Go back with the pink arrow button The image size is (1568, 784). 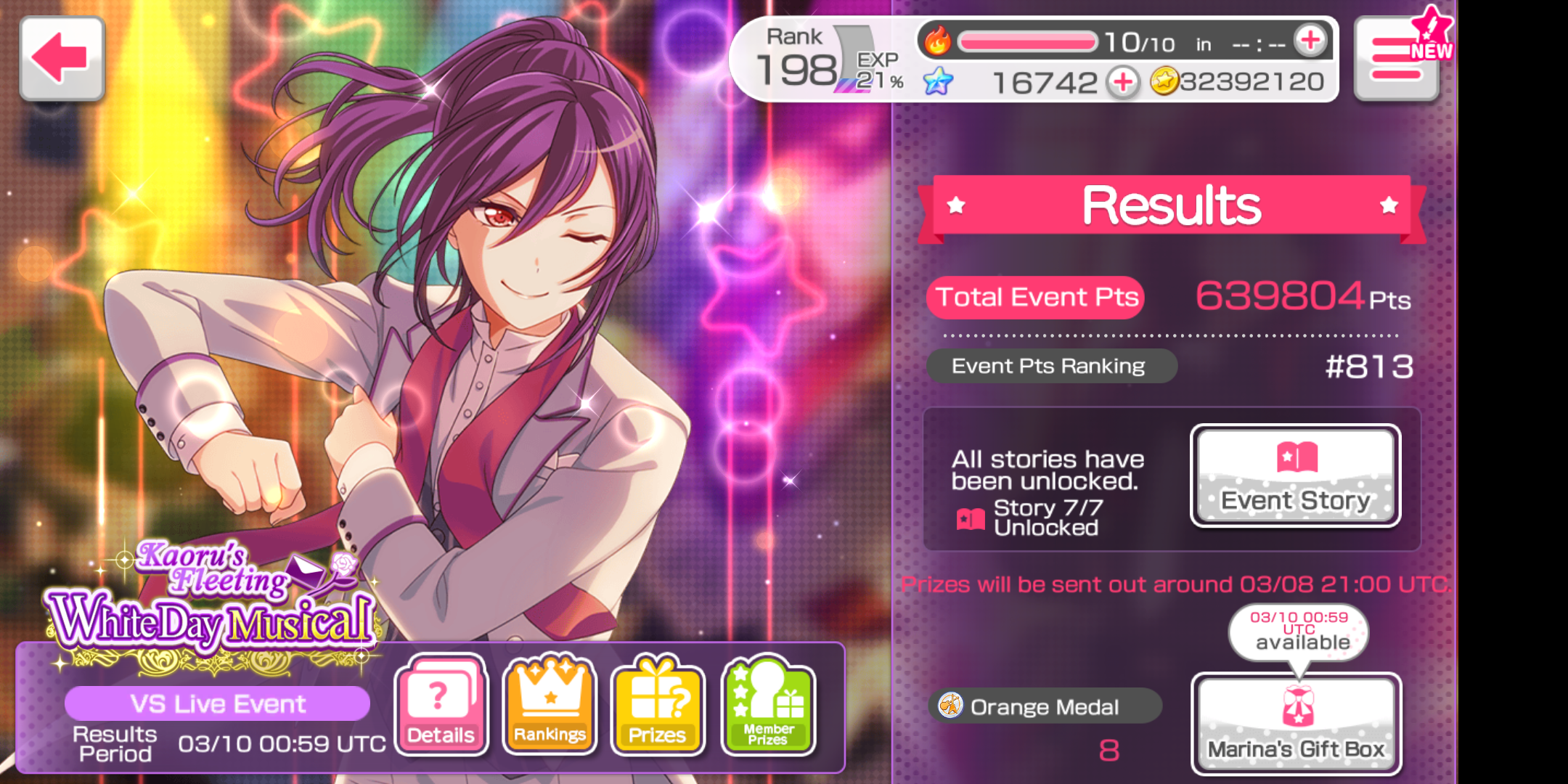click(x=62, y=58)
